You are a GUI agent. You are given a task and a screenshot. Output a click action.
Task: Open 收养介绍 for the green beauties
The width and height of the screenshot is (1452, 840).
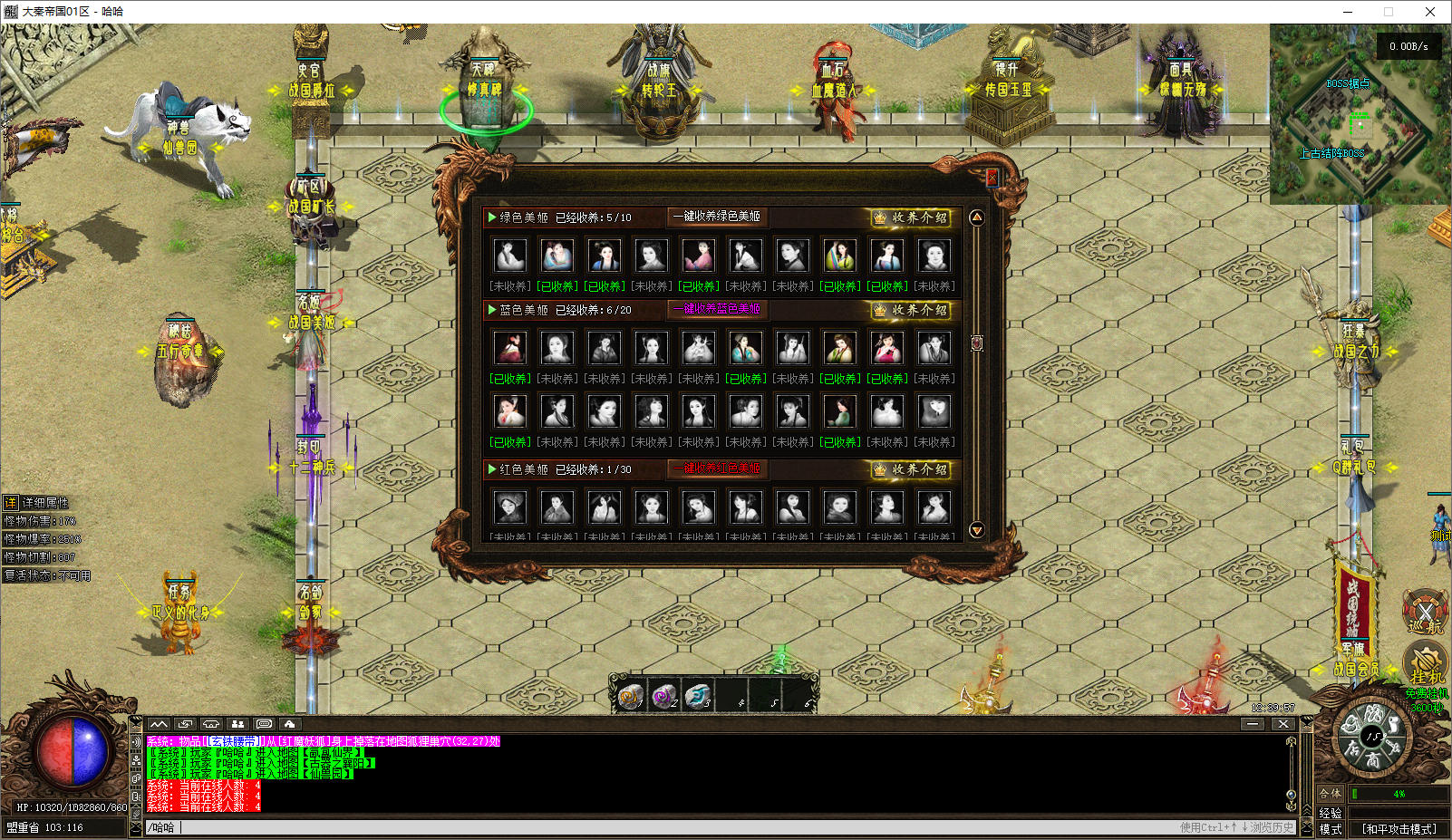coord(911,217)
